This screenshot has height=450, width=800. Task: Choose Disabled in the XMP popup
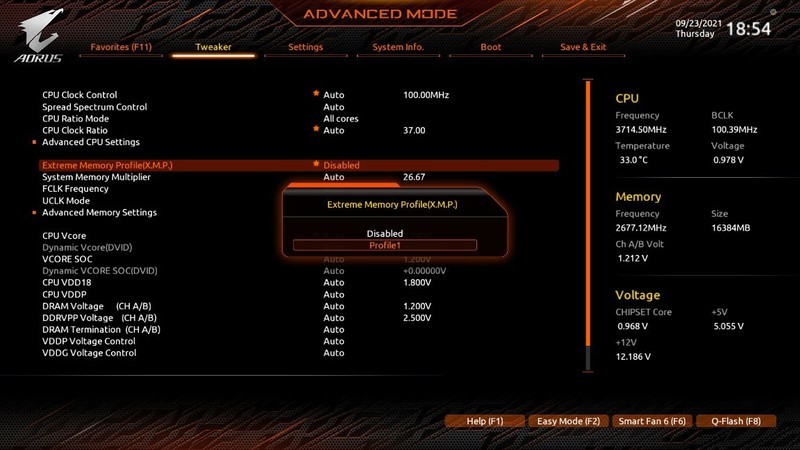tap(384, 234)
